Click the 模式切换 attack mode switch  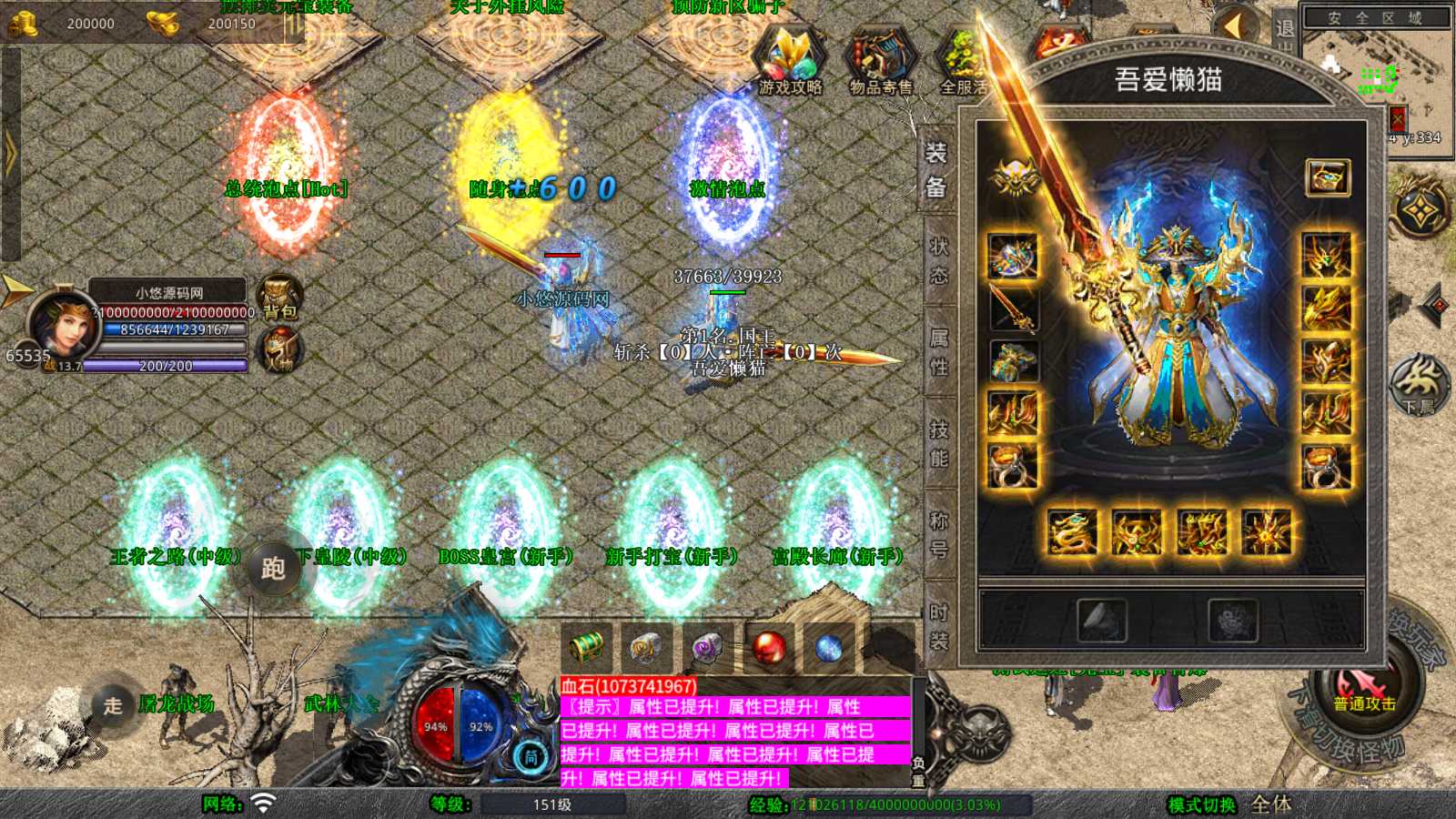(x=1202, y=804)
